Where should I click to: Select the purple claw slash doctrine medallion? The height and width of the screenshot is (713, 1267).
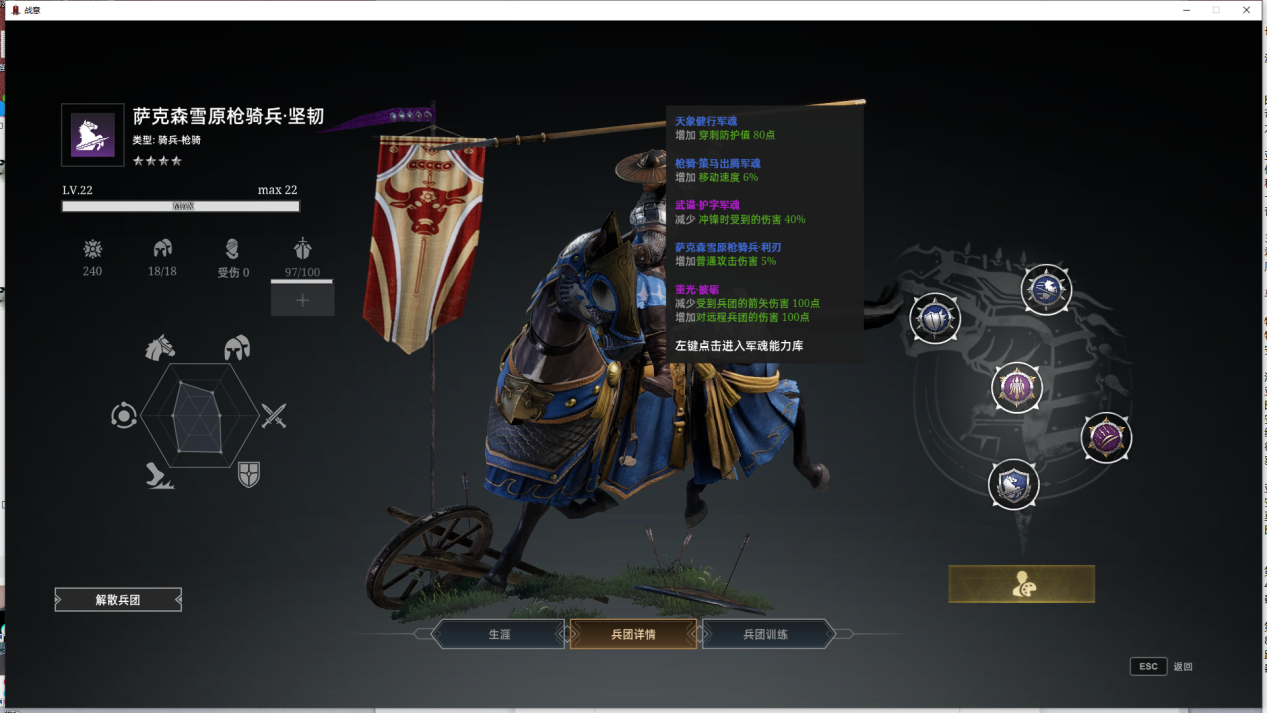point(1106,437)
